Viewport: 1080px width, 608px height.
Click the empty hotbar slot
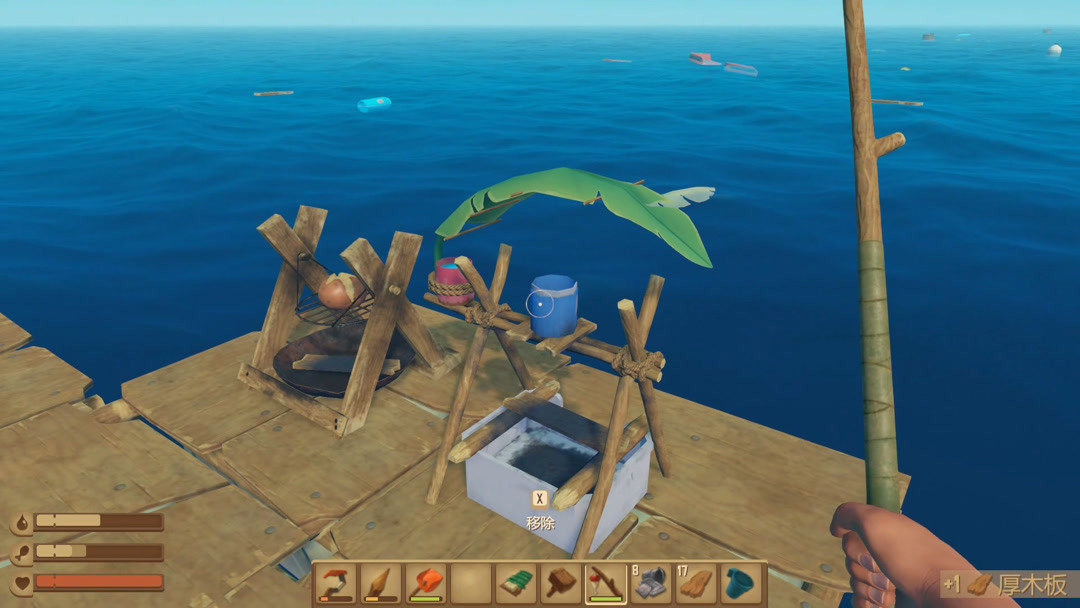pyautogui.click(x=471, y=584)
